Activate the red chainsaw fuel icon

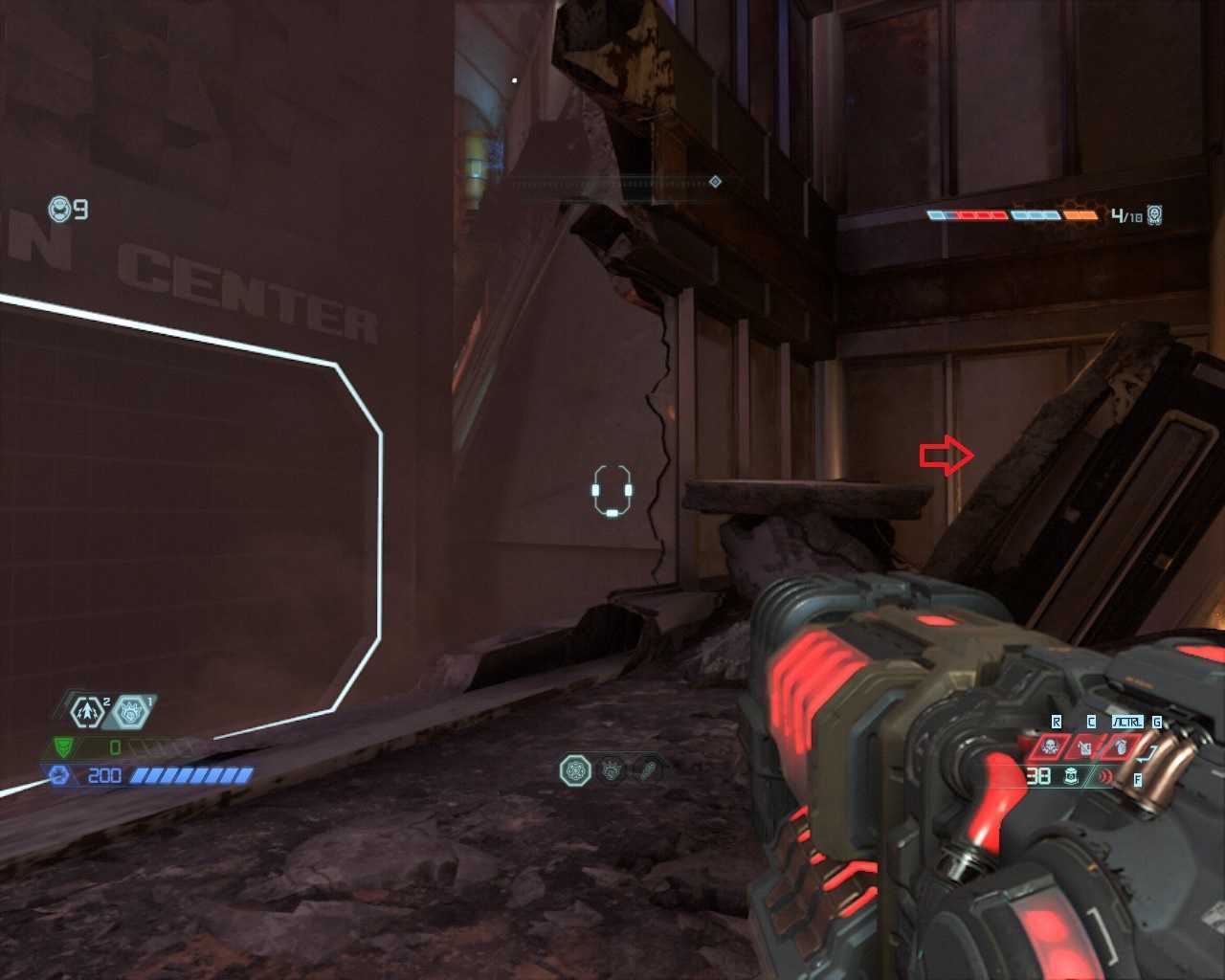[1085, 746]
